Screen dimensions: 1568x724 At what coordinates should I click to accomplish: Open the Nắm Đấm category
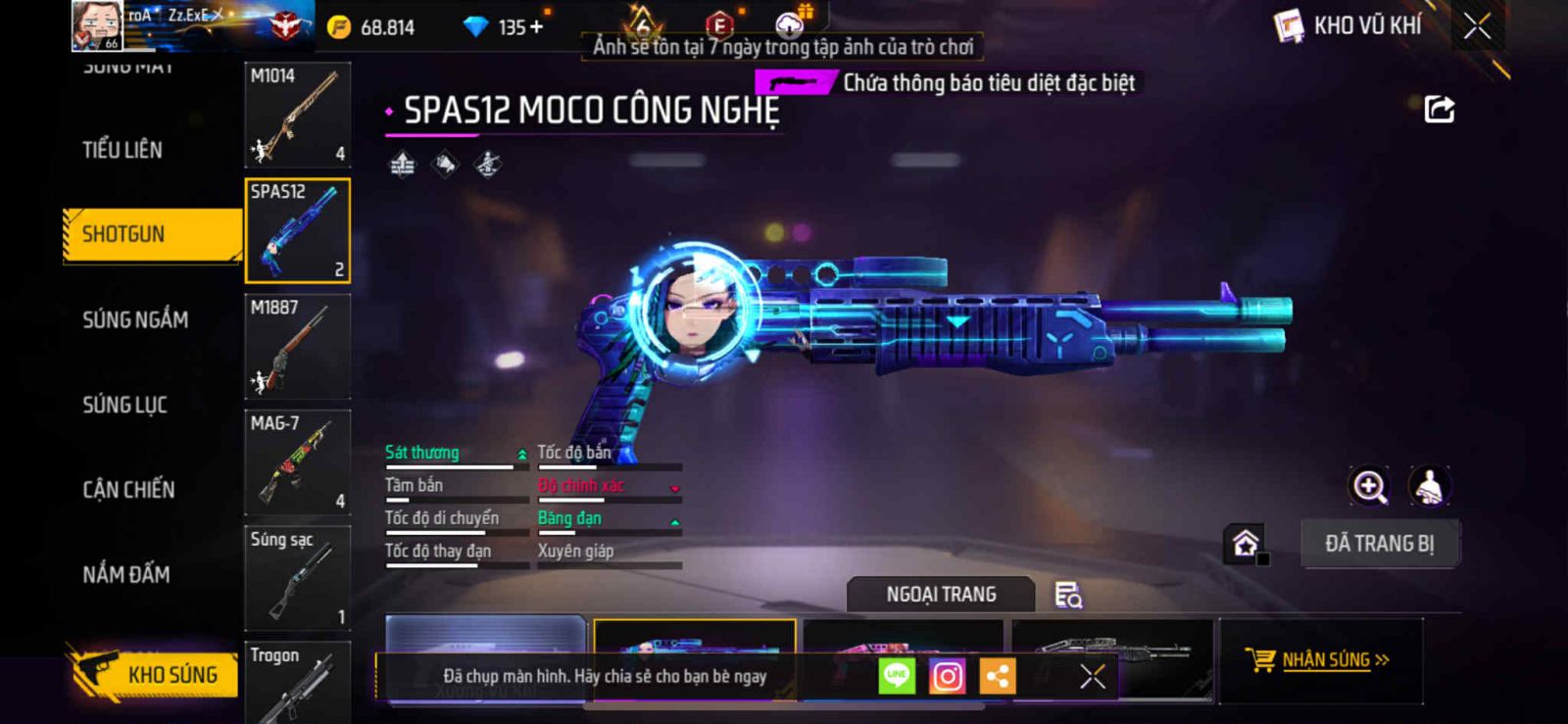(126, 574)
